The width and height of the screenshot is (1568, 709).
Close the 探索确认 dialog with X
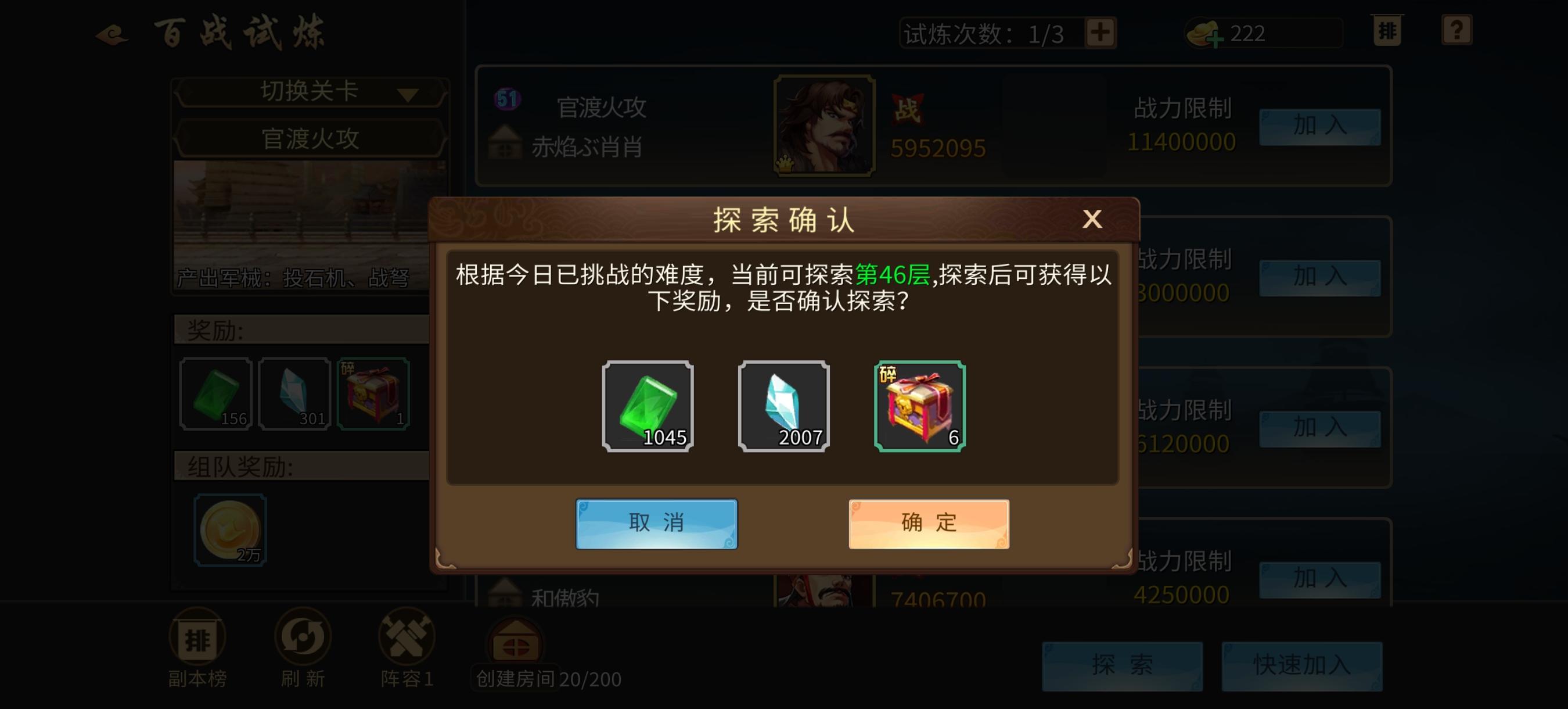coord(1092,220)
